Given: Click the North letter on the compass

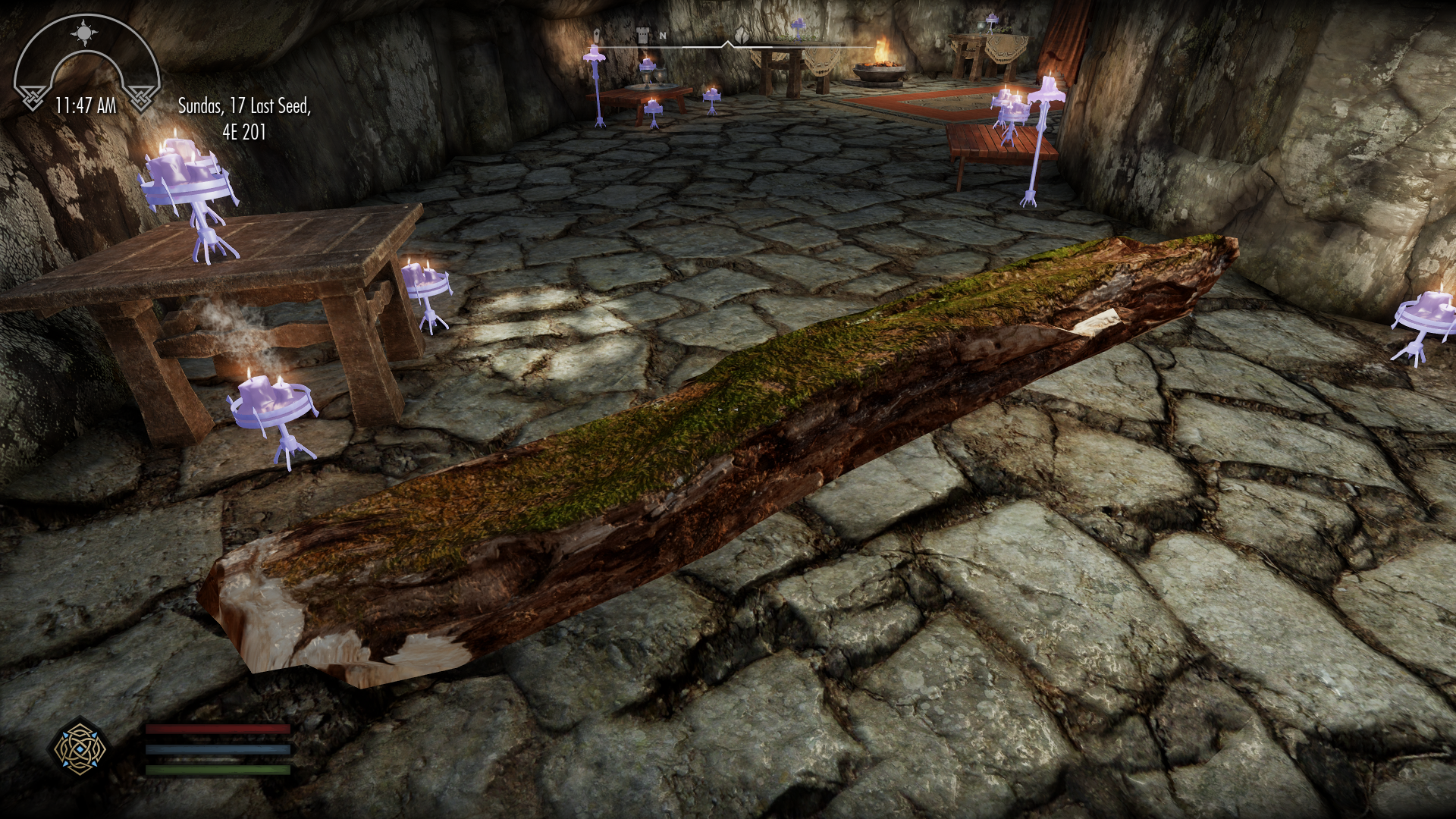Looking at the screenshot, I should [x=663, y=35].
